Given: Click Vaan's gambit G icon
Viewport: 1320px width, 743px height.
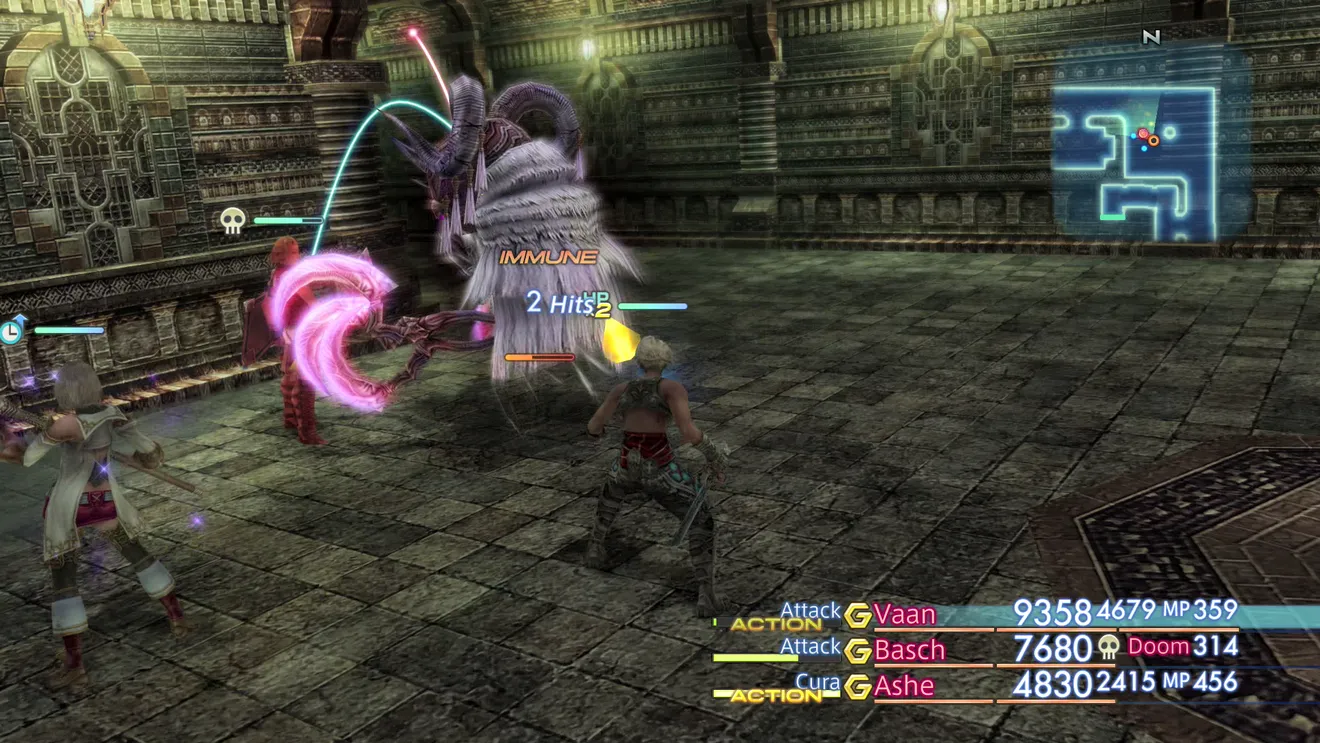Looking at the screenshot, I should pos(857,615).
